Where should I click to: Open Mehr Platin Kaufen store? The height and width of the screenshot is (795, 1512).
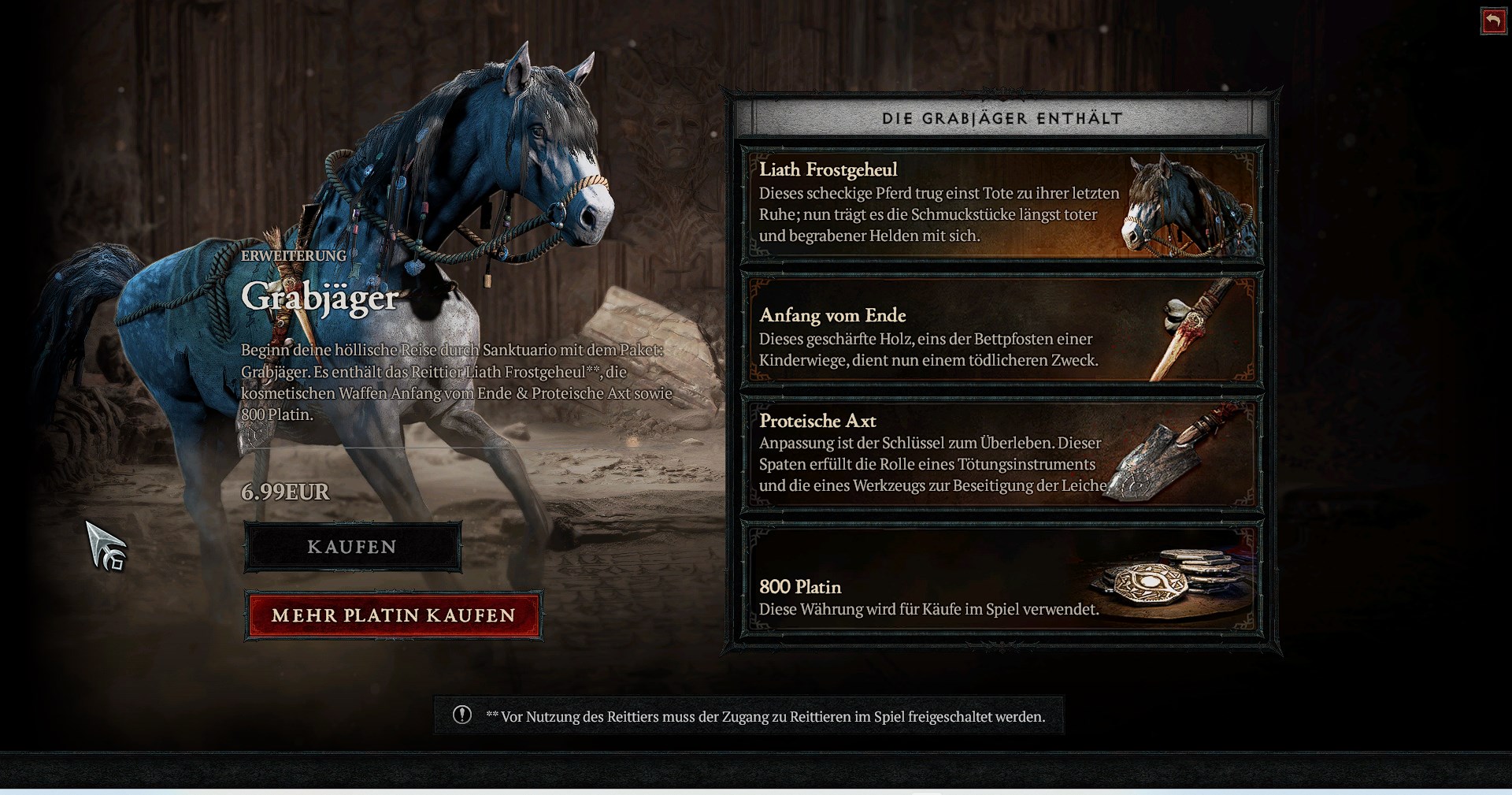(393, 615)
